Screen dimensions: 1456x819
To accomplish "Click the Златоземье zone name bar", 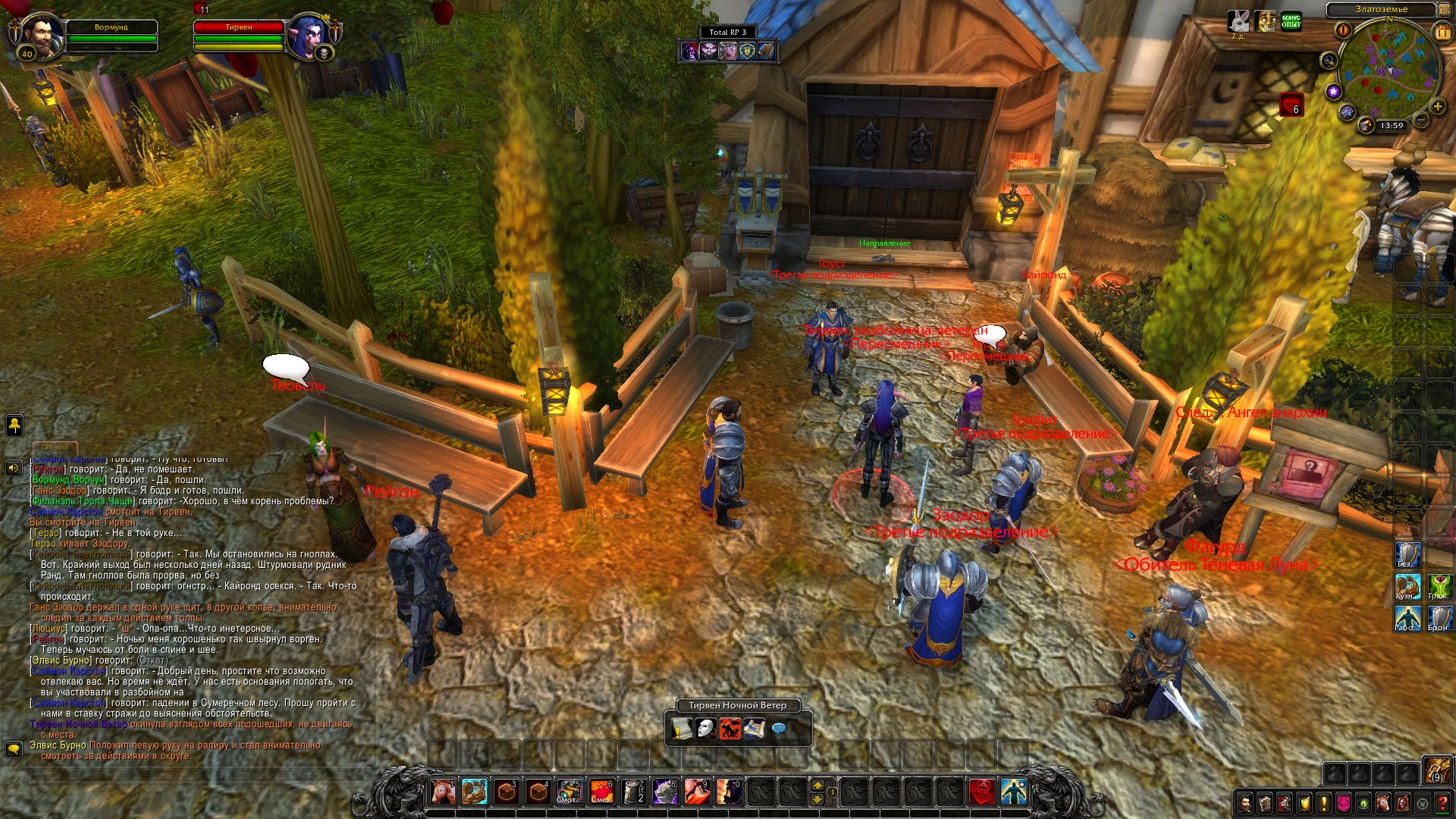I will coord(1381,10).
